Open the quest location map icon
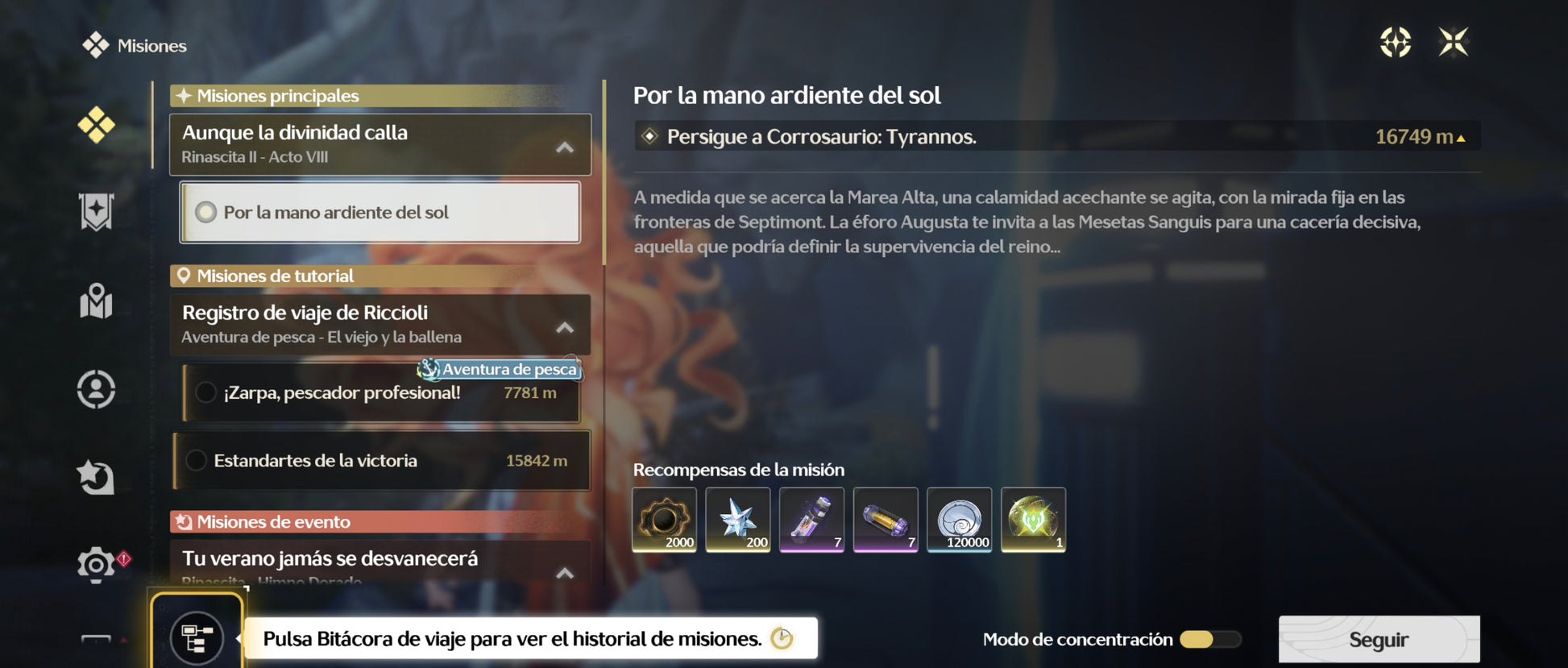This screenshot has height=668, width=1568. click(1396, 42)
